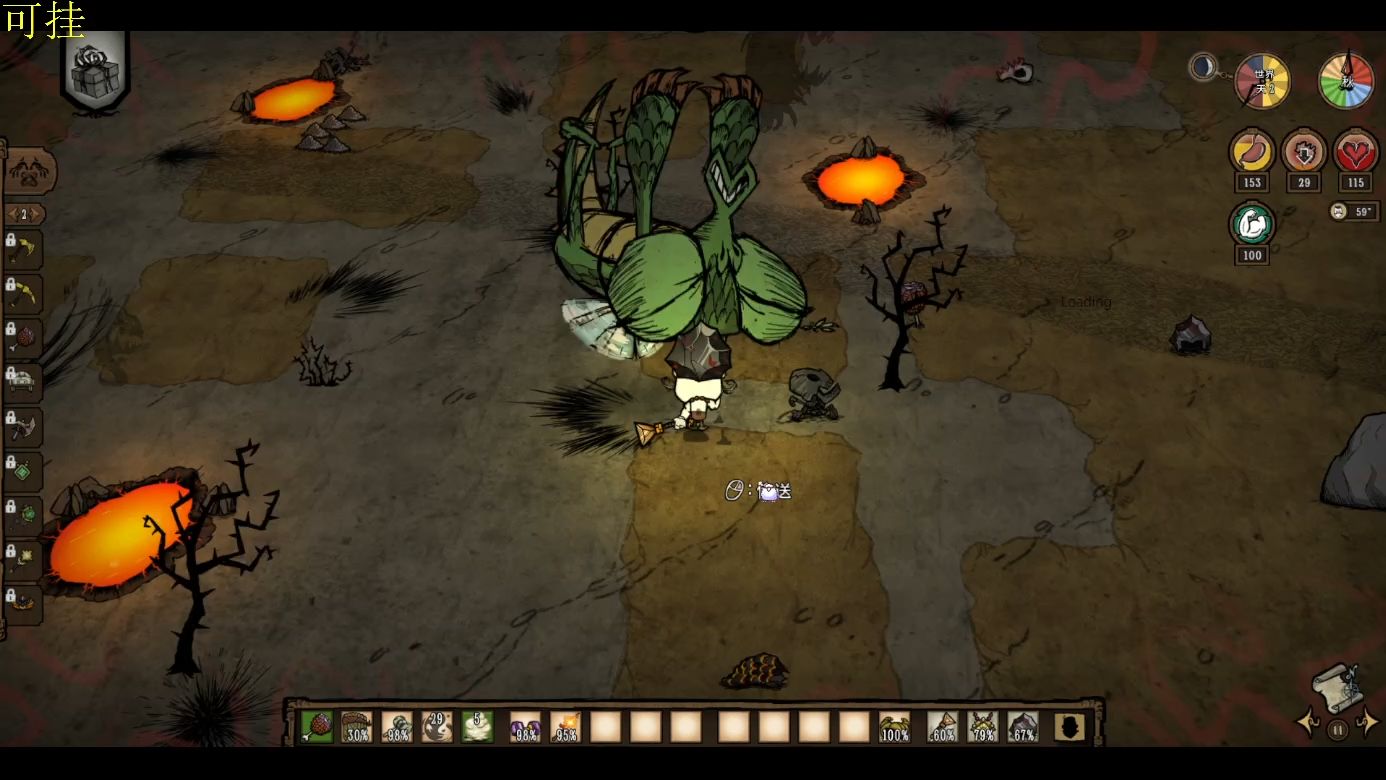The image size is (1386, 780).
Task: Select the purple item at 98%
Action: [x=525, y=726]
